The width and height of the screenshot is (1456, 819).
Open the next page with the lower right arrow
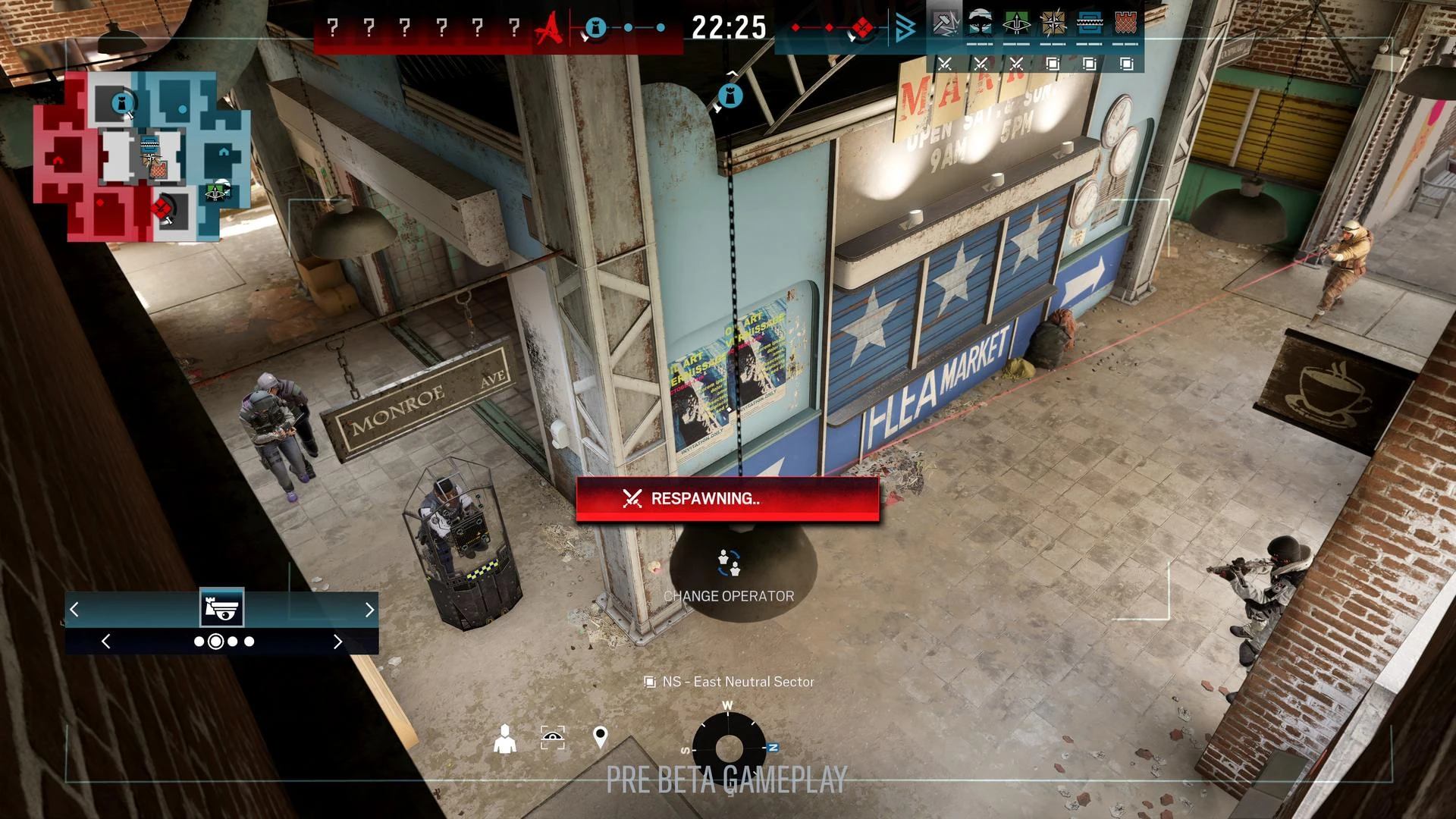pos(340,642)
